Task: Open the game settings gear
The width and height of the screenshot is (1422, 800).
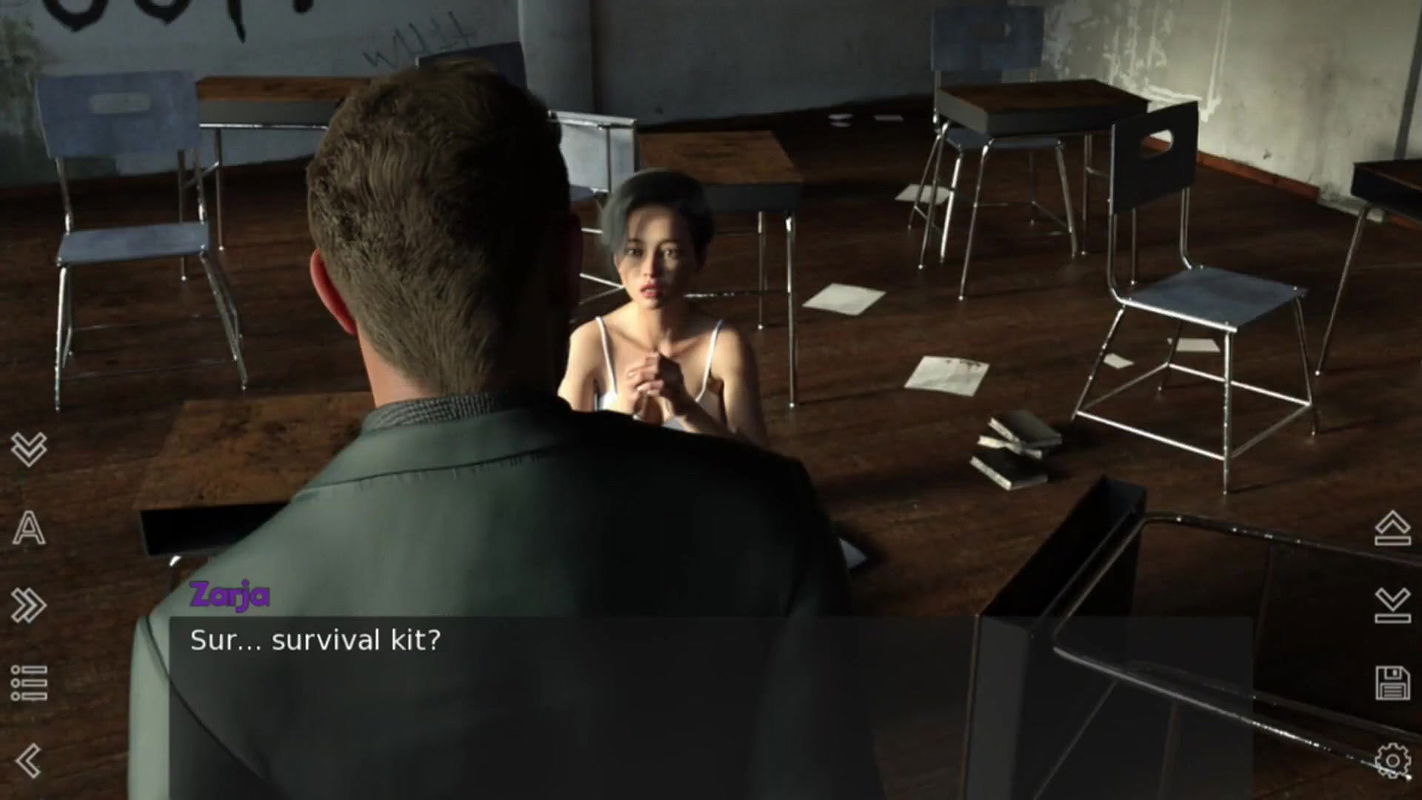Action: pos(1392,762)
